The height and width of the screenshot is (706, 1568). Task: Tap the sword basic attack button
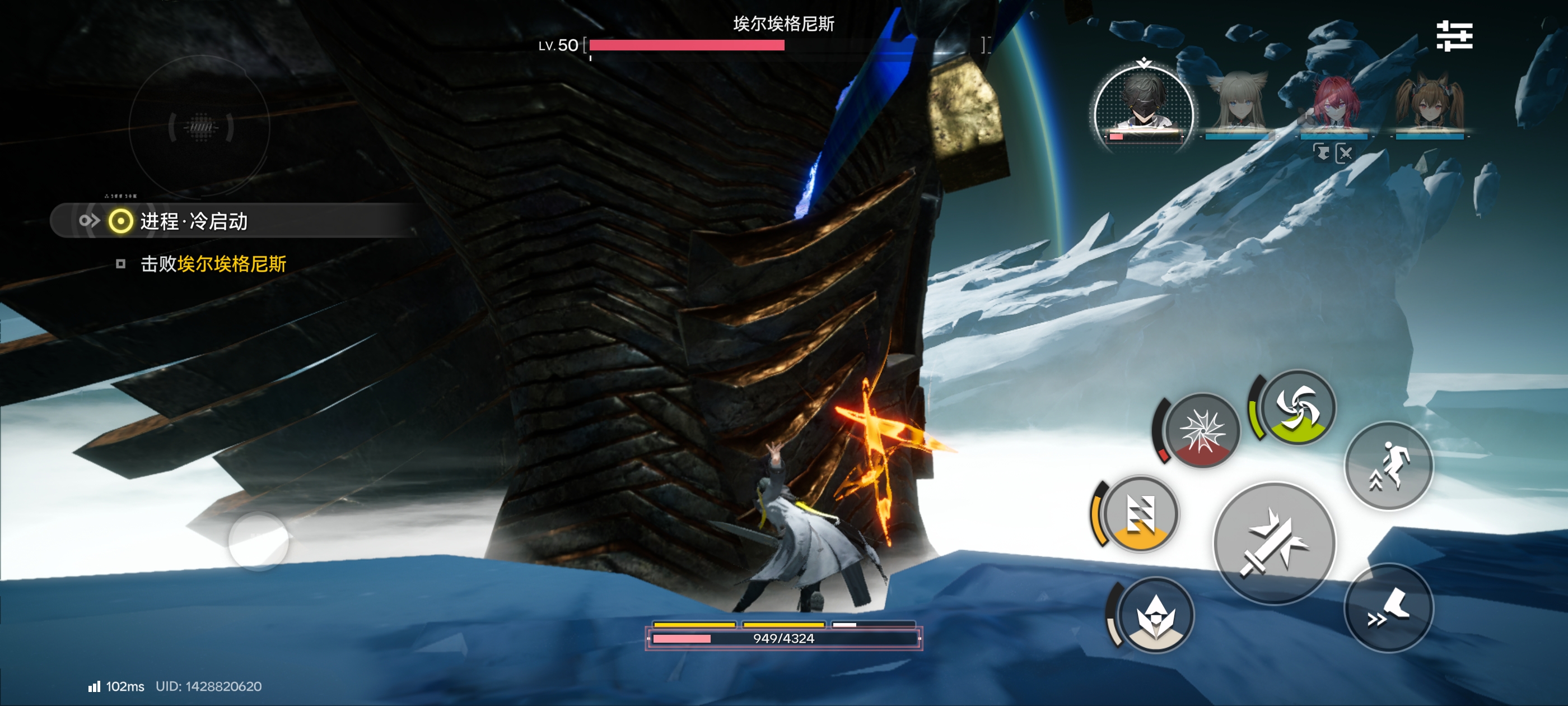(x=1274, y=543)
